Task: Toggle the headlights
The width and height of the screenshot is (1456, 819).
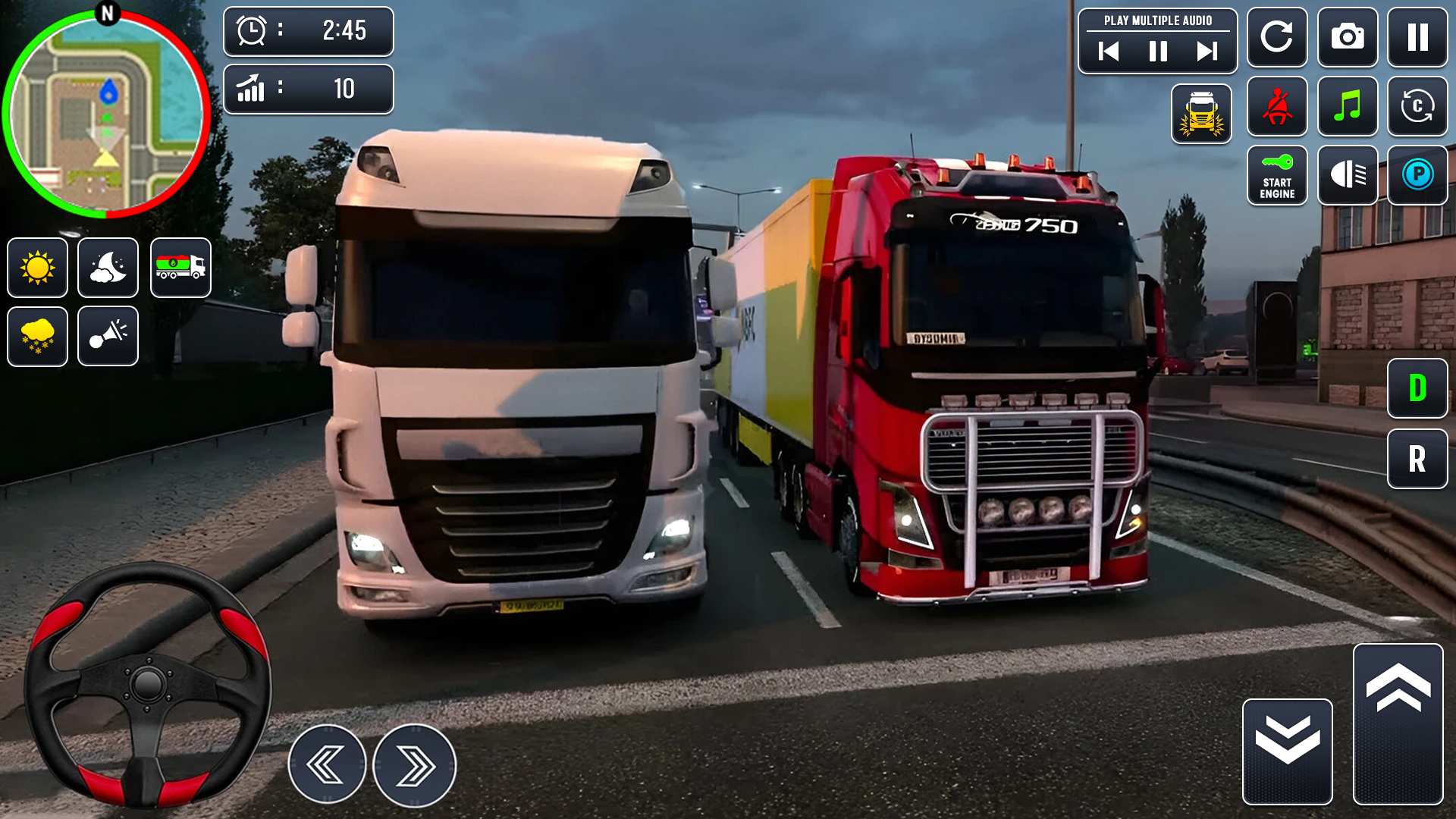Action: click(x=1348, y=176)
